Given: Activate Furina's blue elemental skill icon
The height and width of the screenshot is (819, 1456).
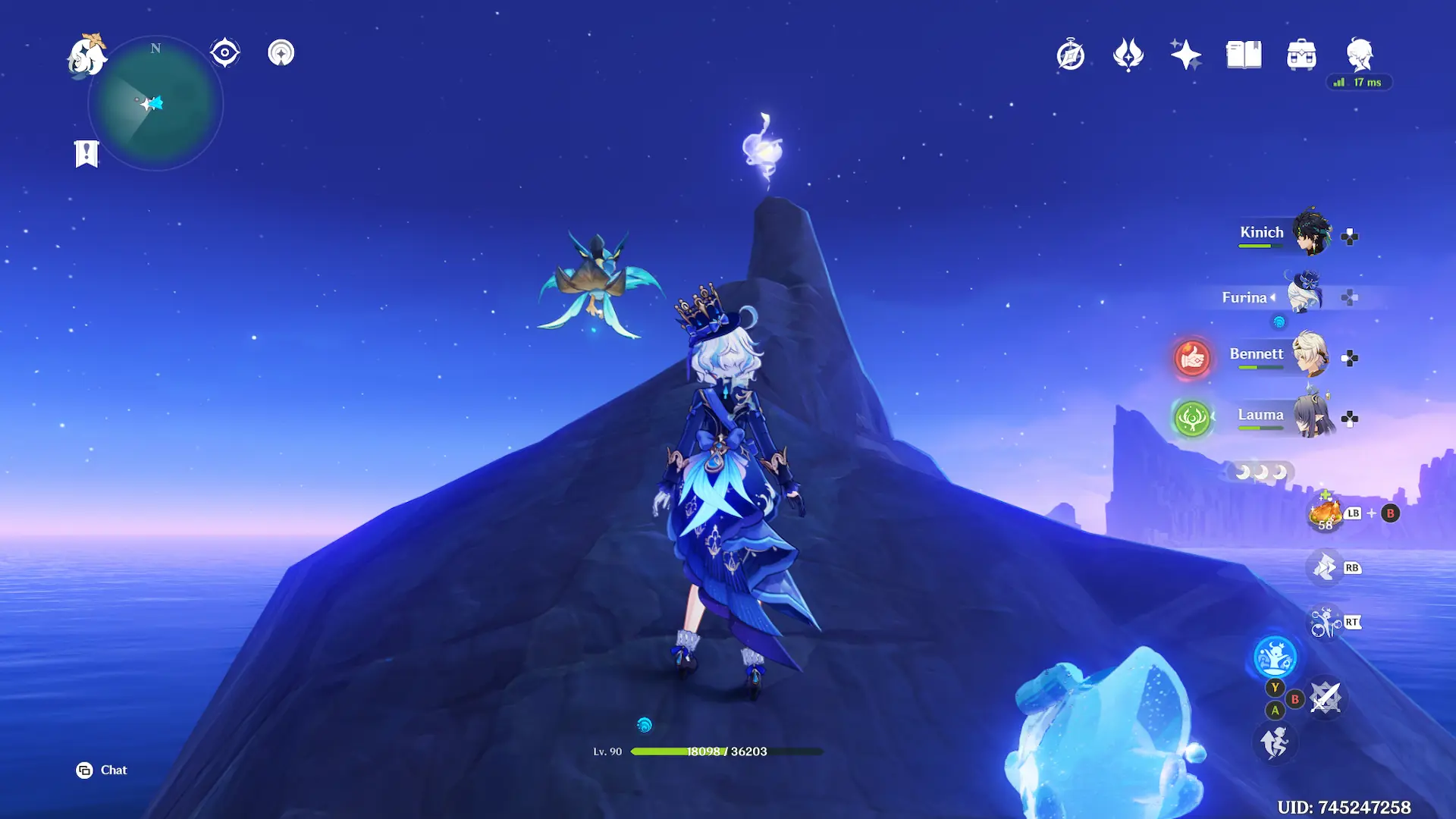Looking at the screenshot, I should coord(1275,657).
